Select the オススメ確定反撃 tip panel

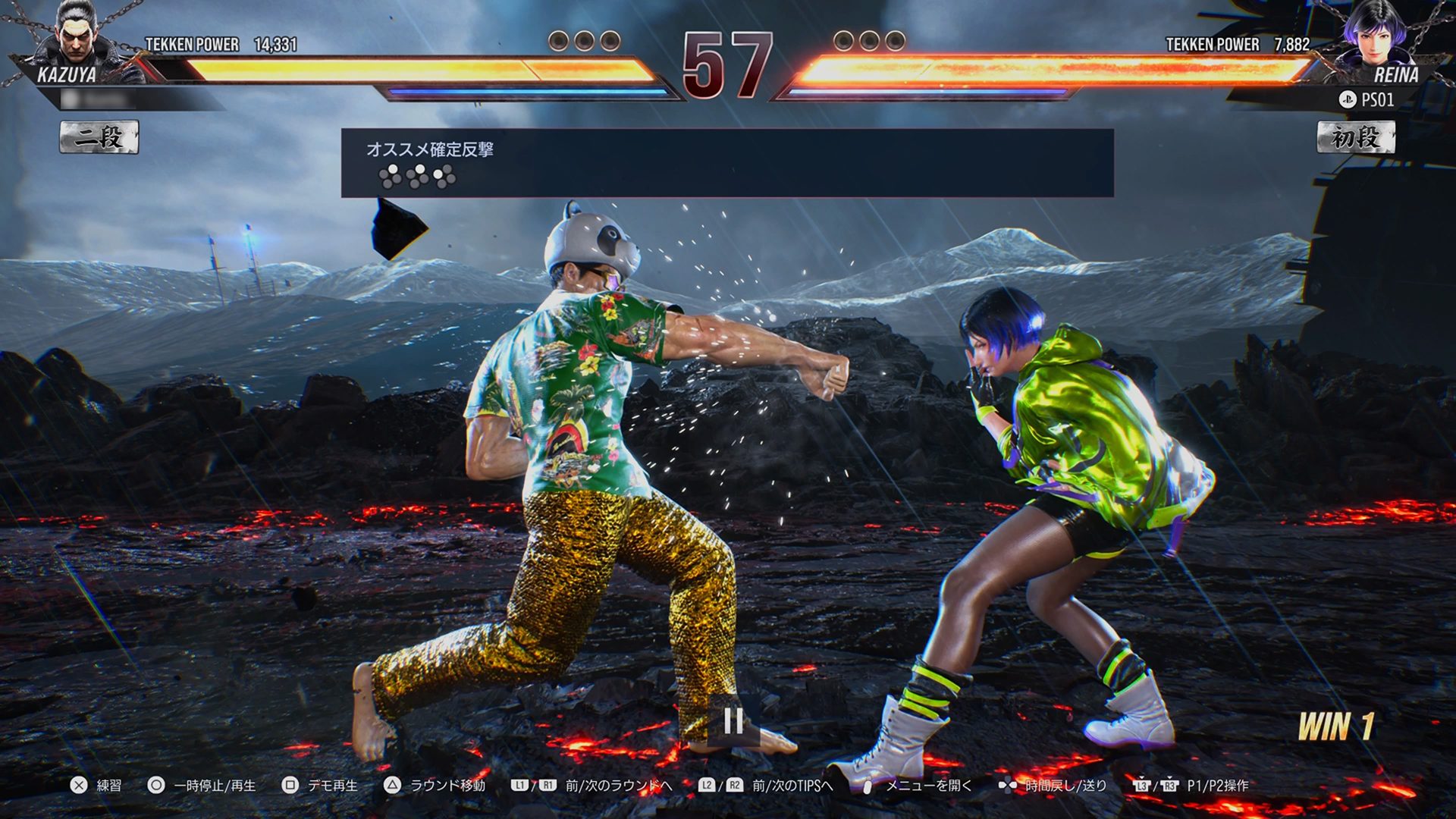[x=726, y=163]
